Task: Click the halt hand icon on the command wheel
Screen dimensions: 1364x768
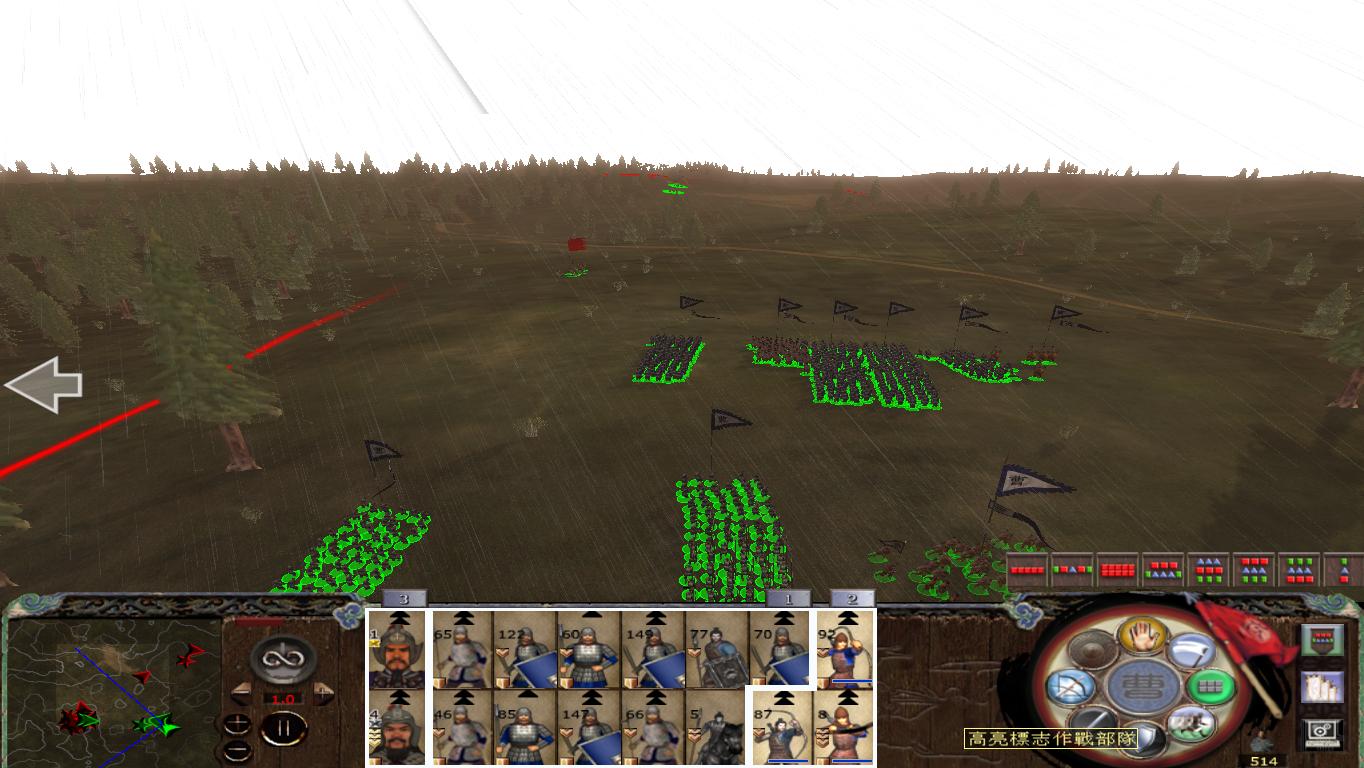Action: tap(1141, 637)
